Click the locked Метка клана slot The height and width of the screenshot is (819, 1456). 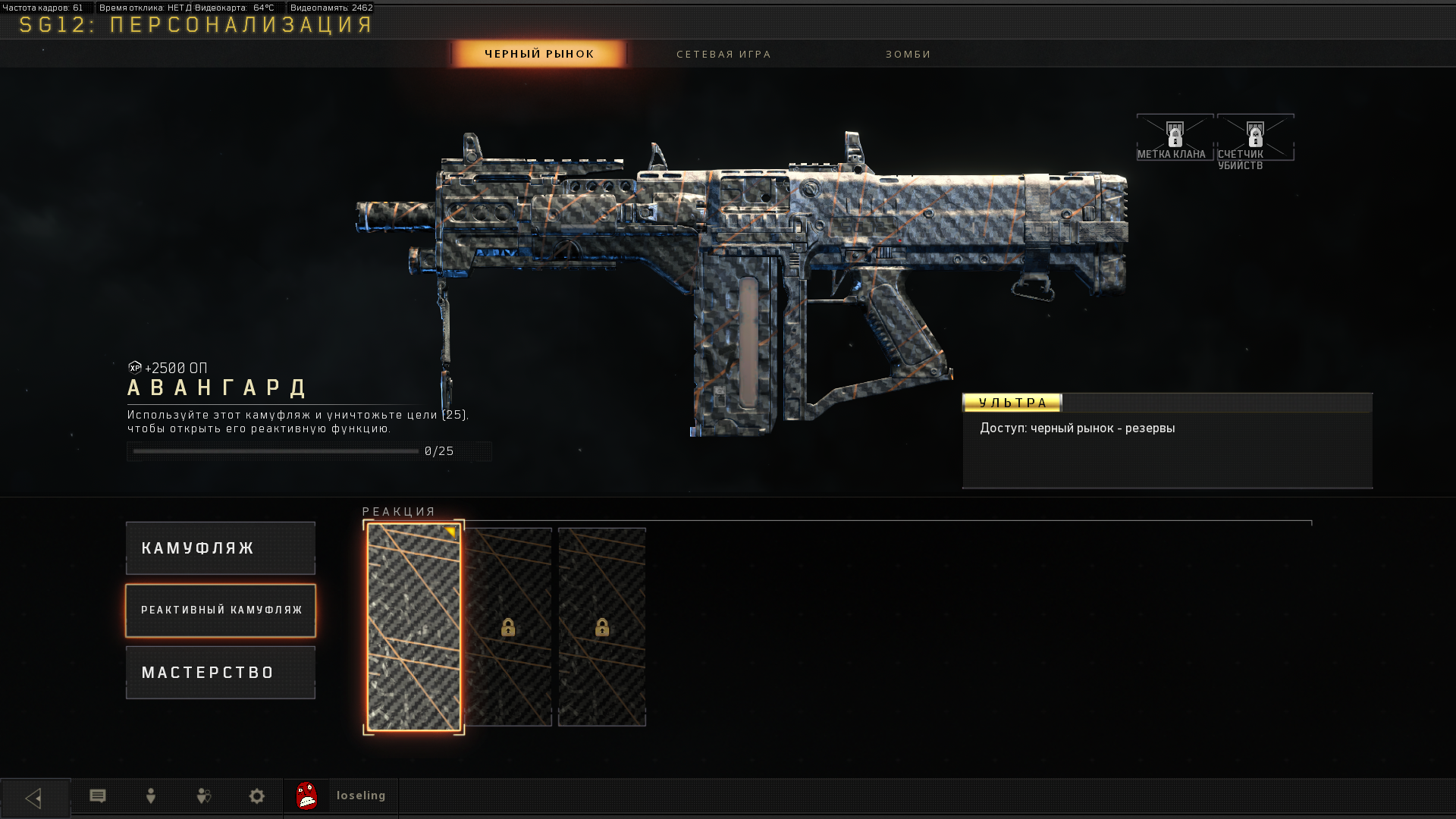1175,138
